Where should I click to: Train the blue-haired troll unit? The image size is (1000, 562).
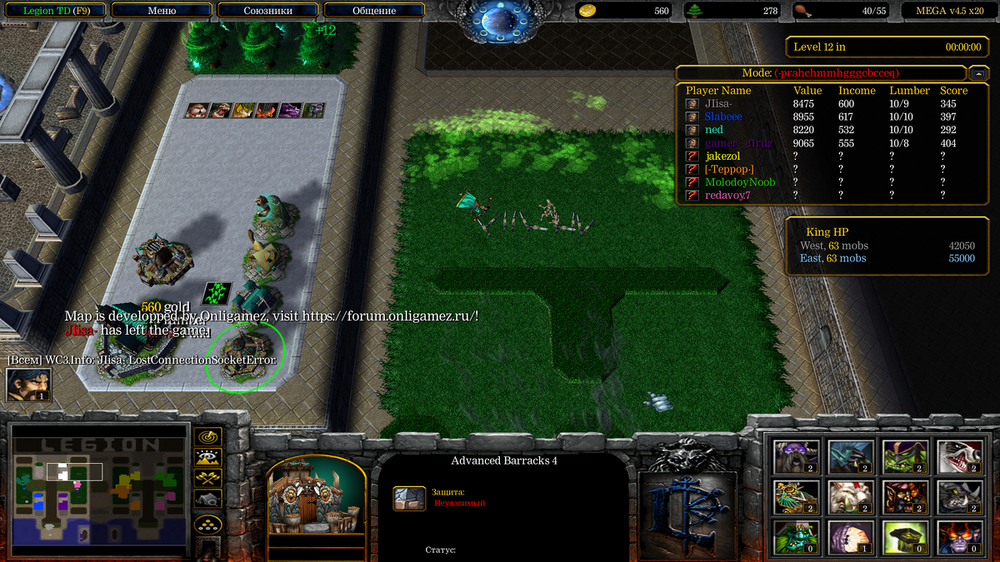click(849, 456)
